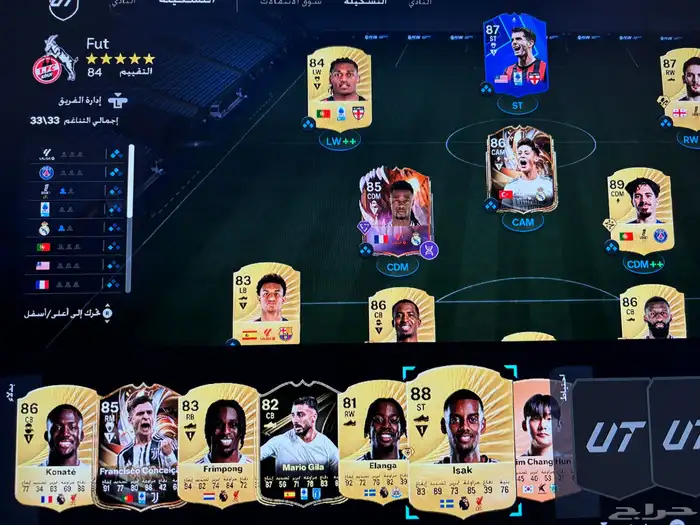Image resolution: width=700 pixels, height=525 pixels.
Task: Select the Isak 88 ST card
Action: point(461,440)
